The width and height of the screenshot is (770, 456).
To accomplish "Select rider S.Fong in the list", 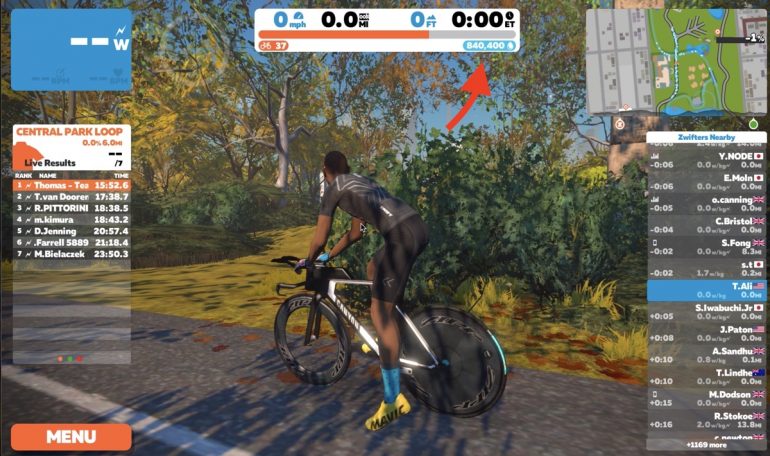I will [707, 247].
